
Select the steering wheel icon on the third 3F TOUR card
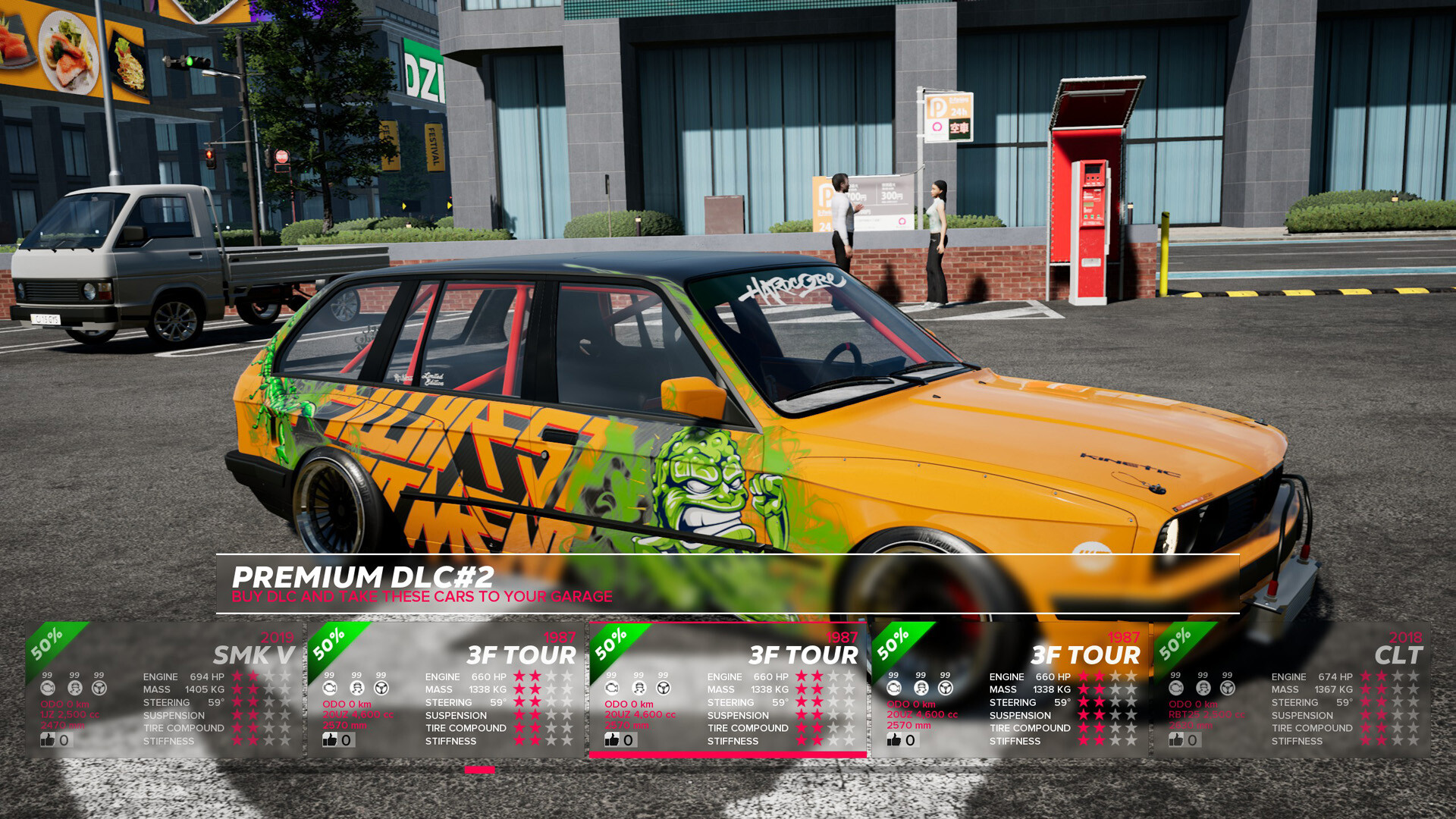(946, 689)
